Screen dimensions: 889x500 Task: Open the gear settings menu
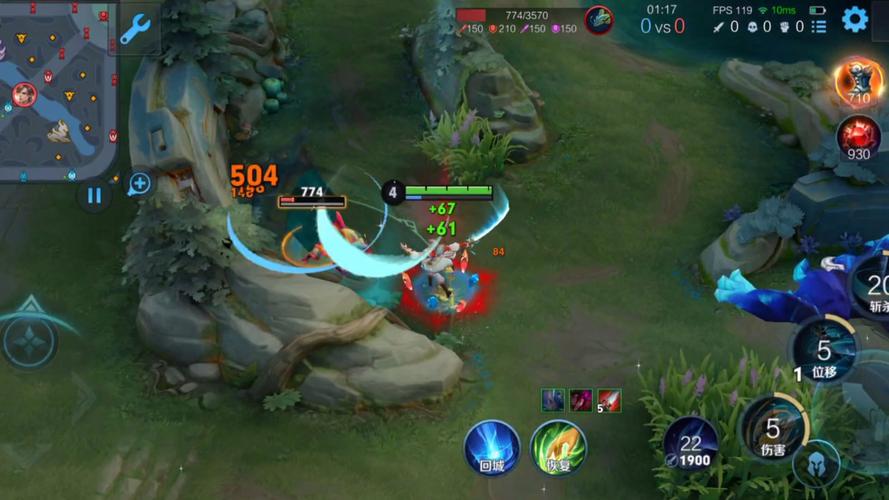coord(855,19)
